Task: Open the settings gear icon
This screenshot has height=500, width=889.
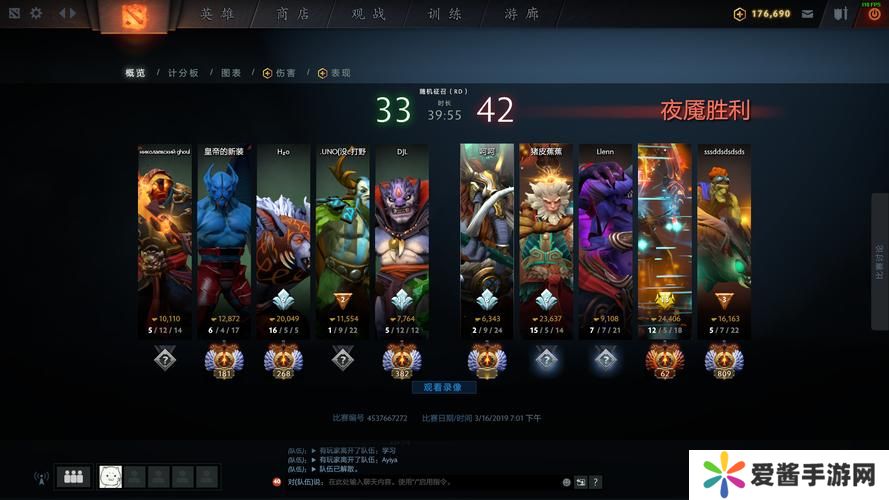Action: point(36,14)
